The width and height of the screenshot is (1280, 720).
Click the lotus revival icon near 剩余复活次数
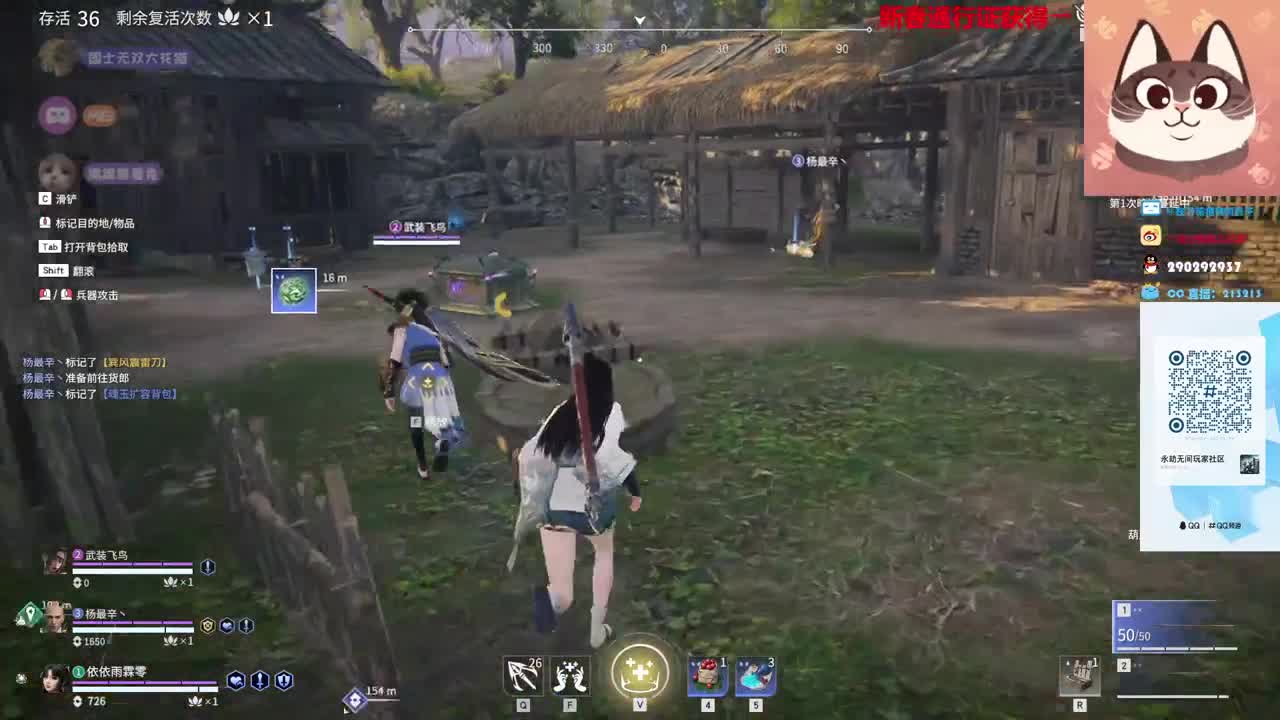point(230,18)
